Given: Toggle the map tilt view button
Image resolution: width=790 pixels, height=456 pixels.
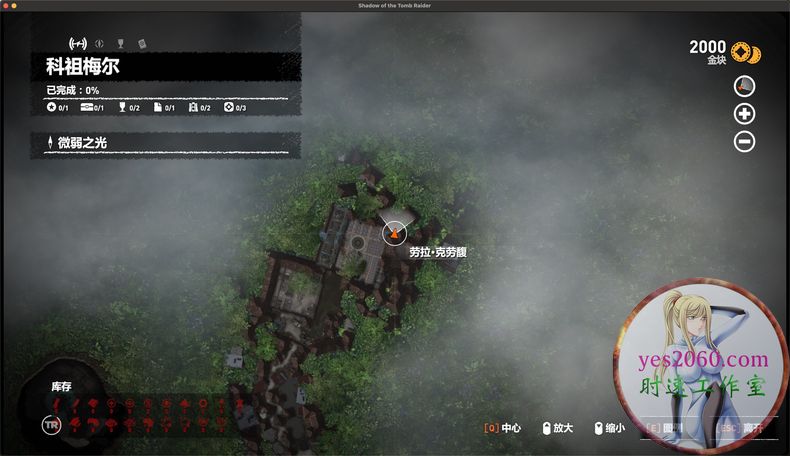Looking at the screenshot, I should pos(744,86).
